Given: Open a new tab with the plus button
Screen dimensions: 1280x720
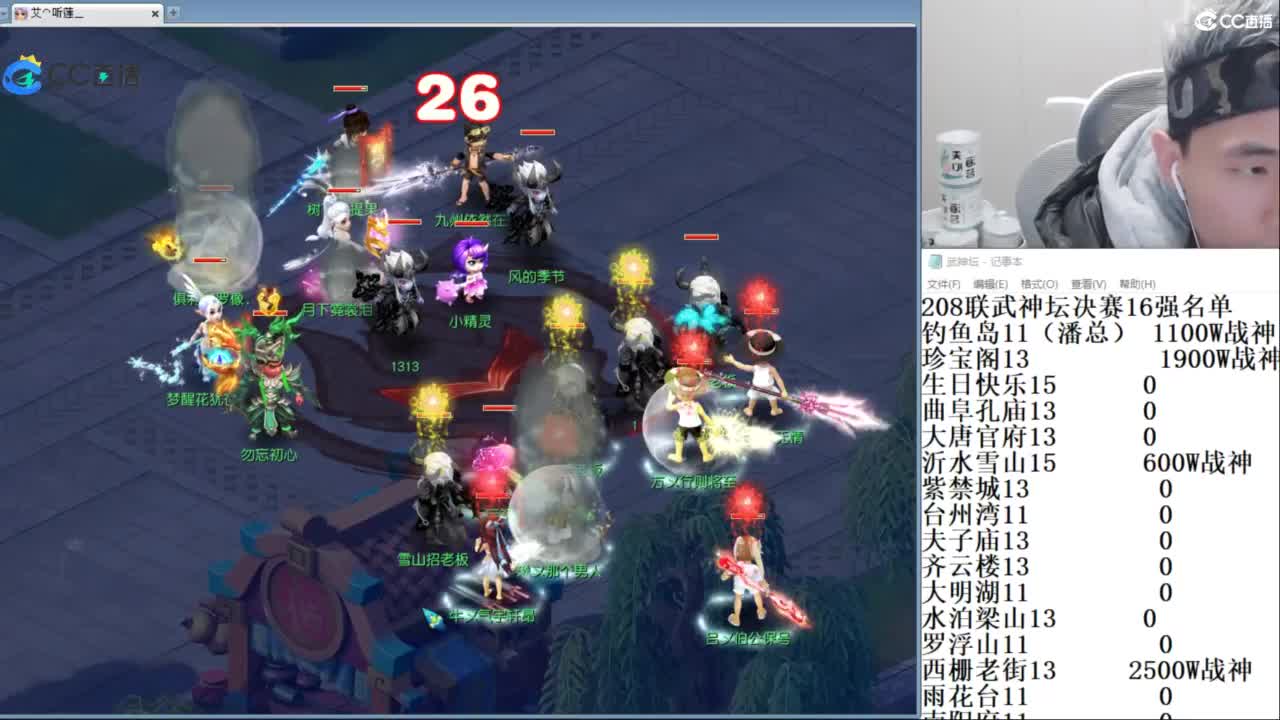Looking at the screenshot, I should pyautogui.click(x=172, y=13).
